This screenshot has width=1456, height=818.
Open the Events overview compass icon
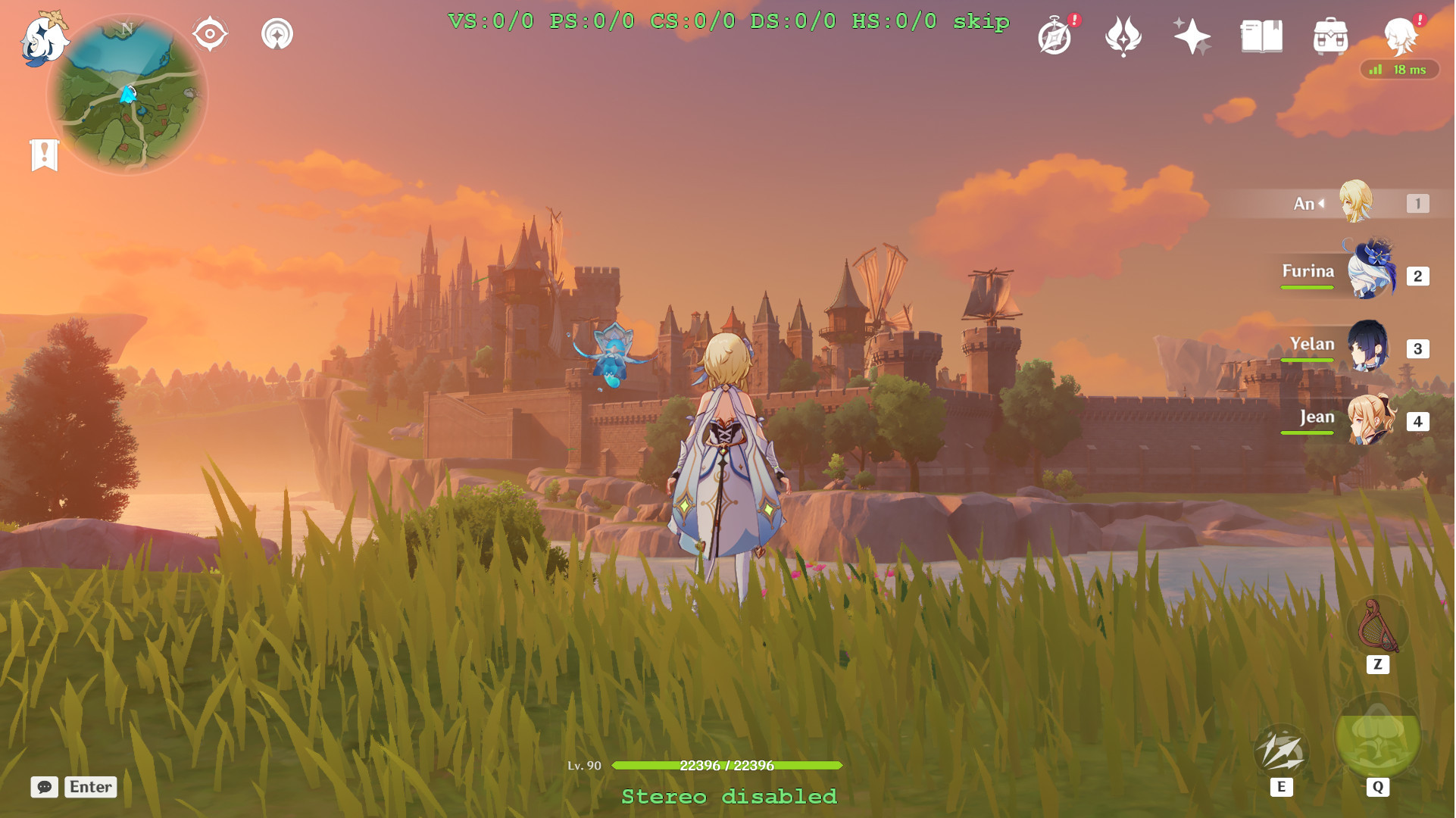coord(1055,35)
